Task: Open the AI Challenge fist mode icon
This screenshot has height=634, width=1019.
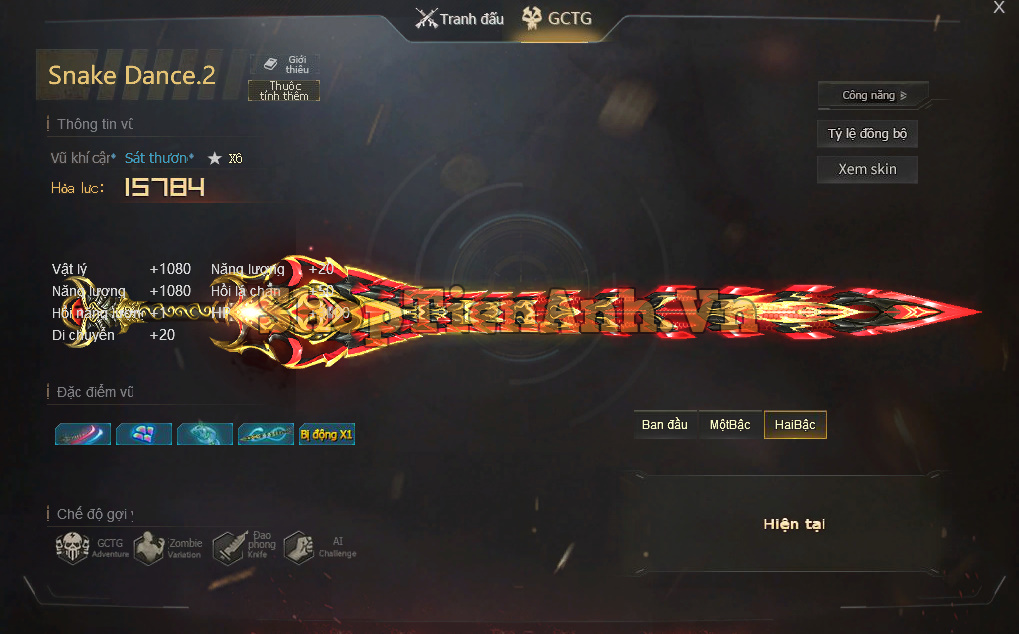Action: (x=298, y=548)
